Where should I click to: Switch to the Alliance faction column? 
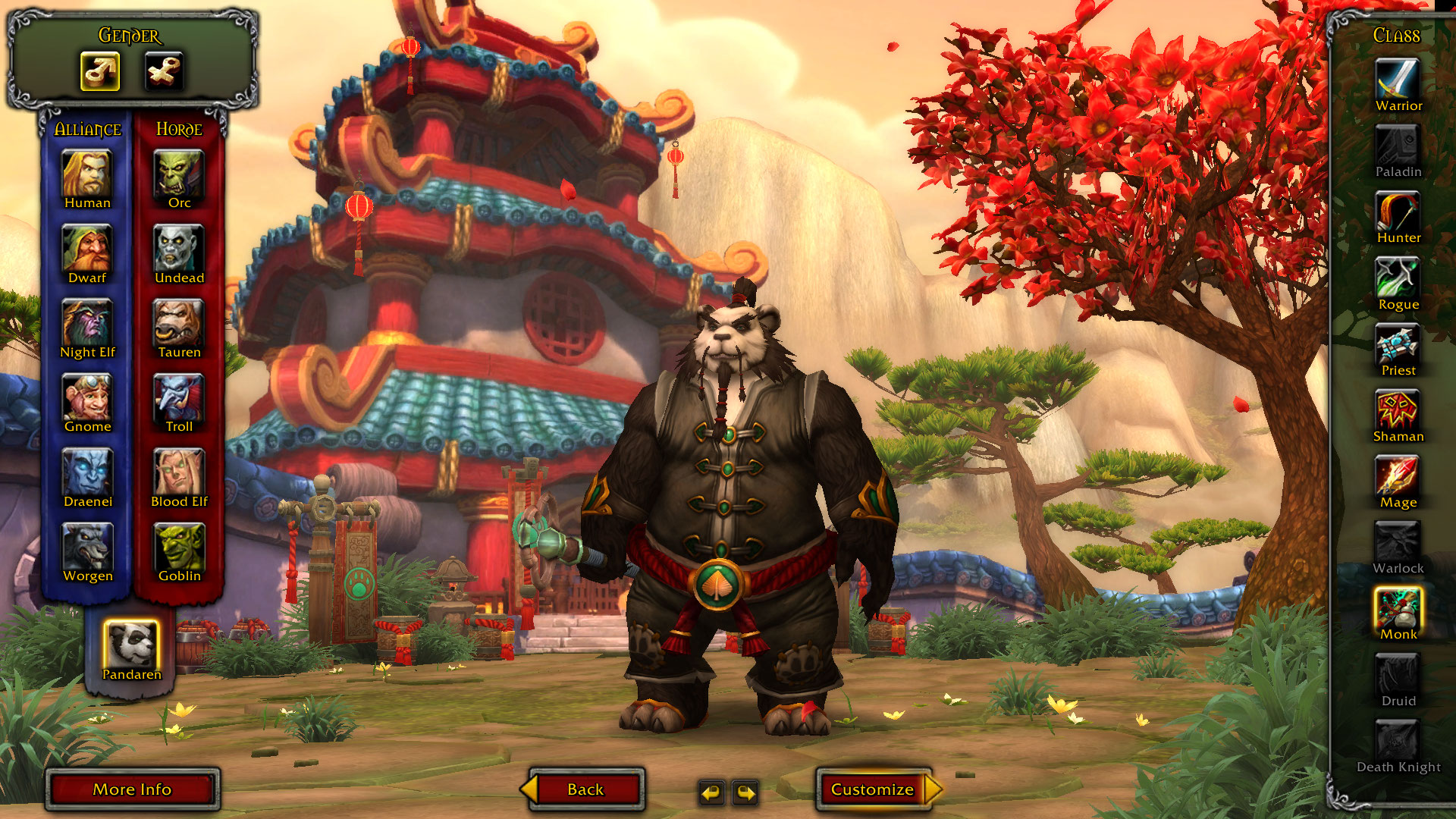point(87,129)
